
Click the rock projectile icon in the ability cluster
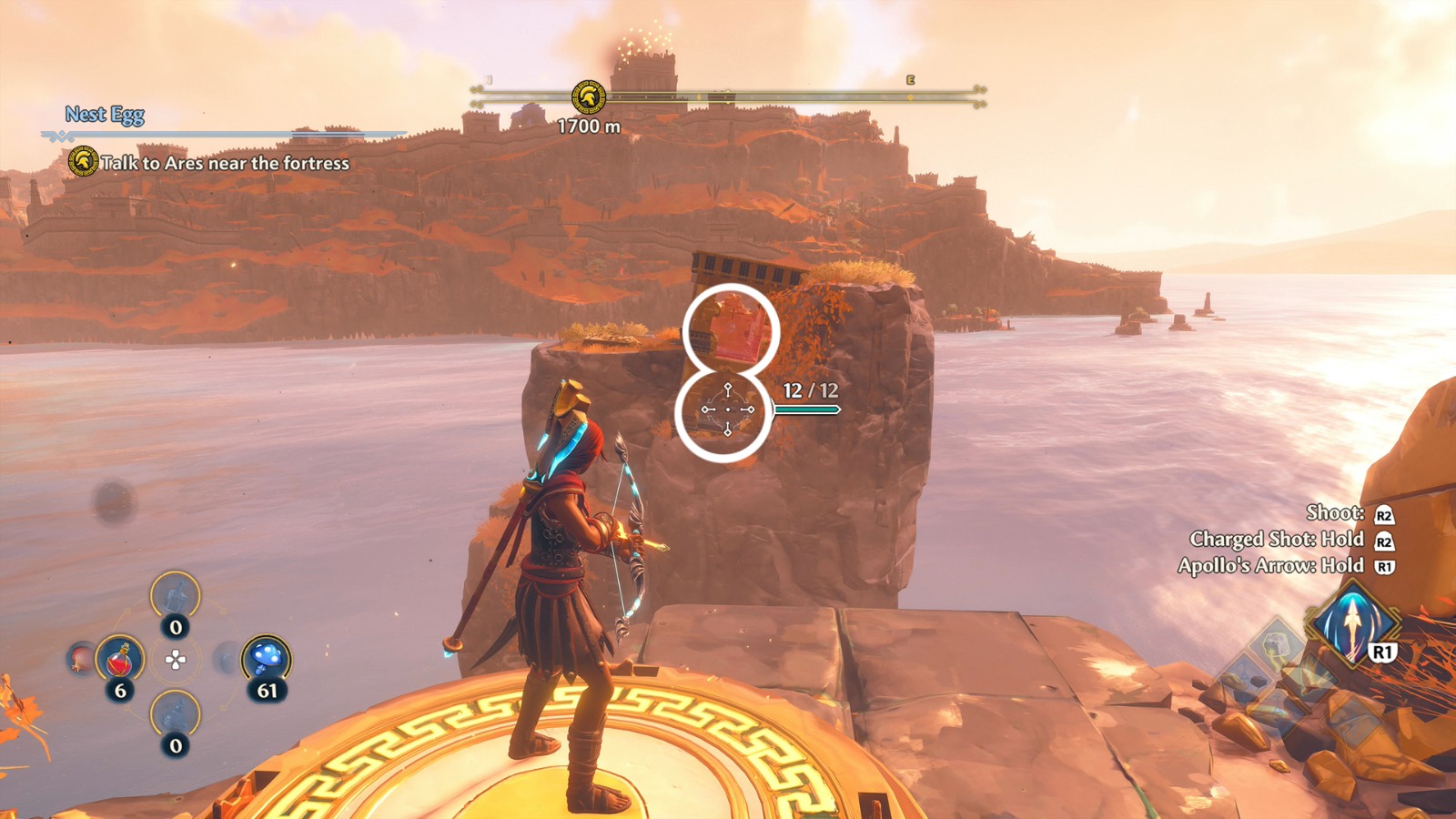(1274, 646)
